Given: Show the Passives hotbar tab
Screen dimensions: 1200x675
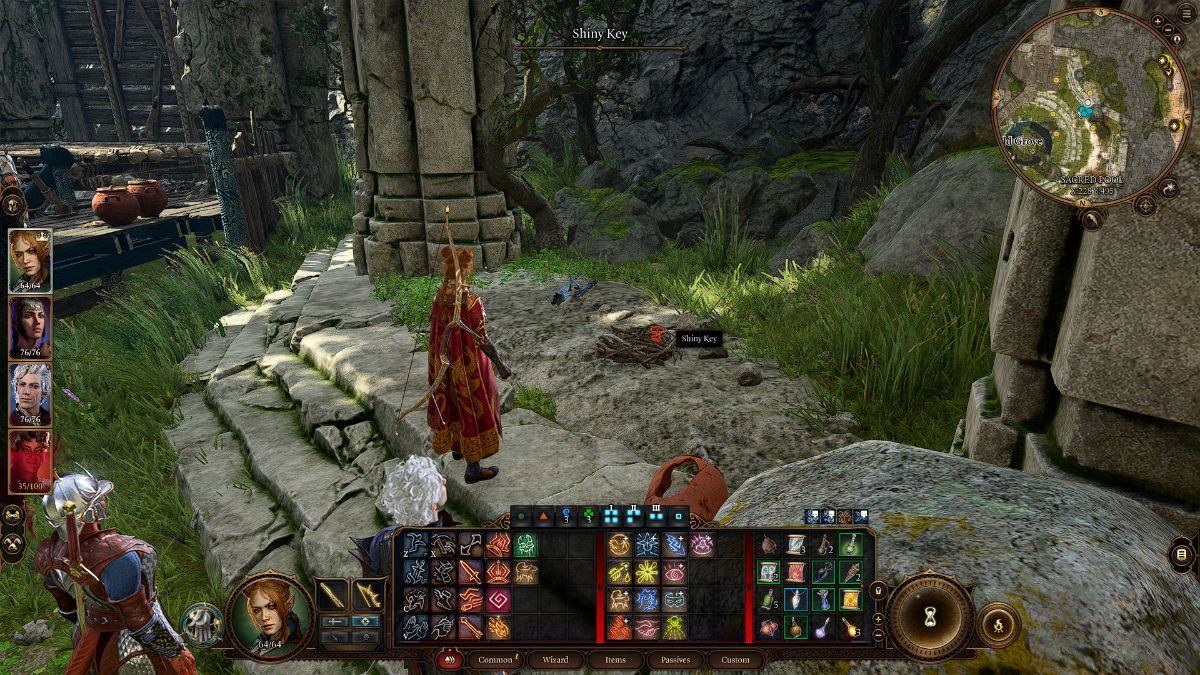Looking at the screenshot, I should (x=676, y=660).
